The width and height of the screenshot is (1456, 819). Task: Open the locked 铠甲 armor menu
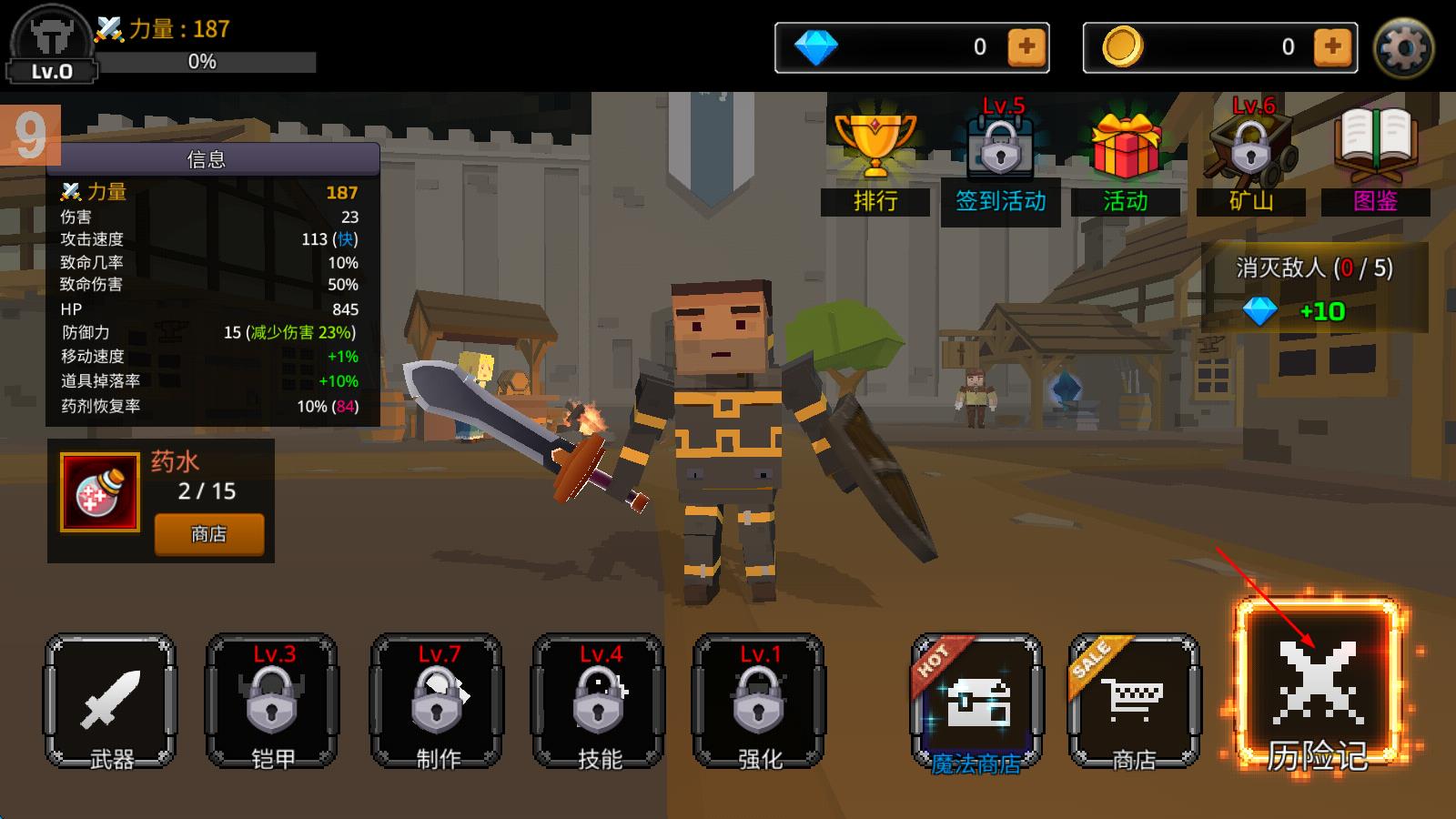[272, 702]
